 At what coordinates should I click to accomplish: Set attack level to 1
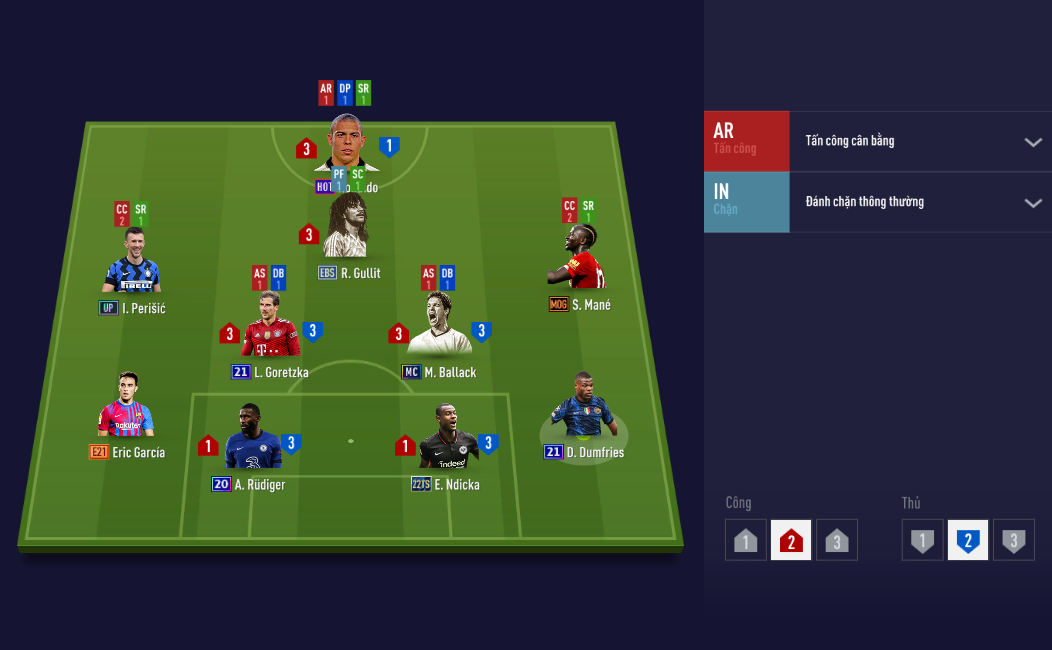pos(745,540)
